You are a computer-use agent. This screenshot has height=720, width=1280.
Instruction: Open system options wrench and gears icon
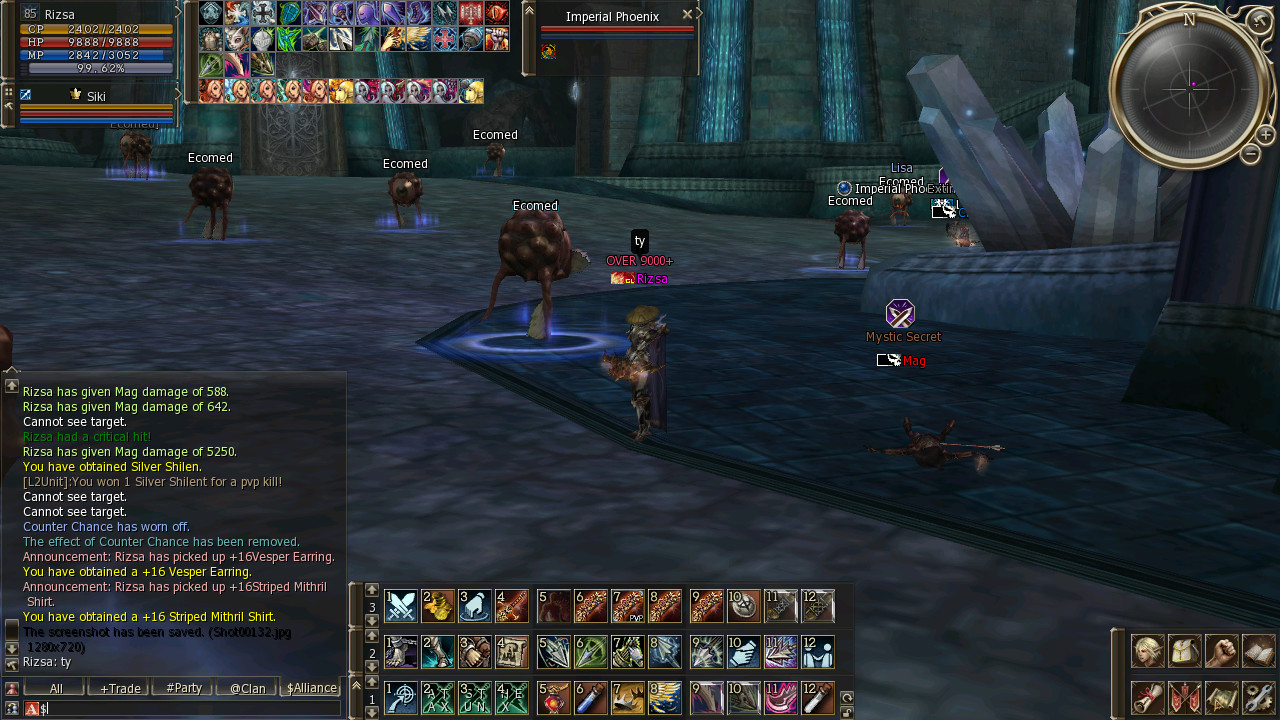click(1259, 697)
